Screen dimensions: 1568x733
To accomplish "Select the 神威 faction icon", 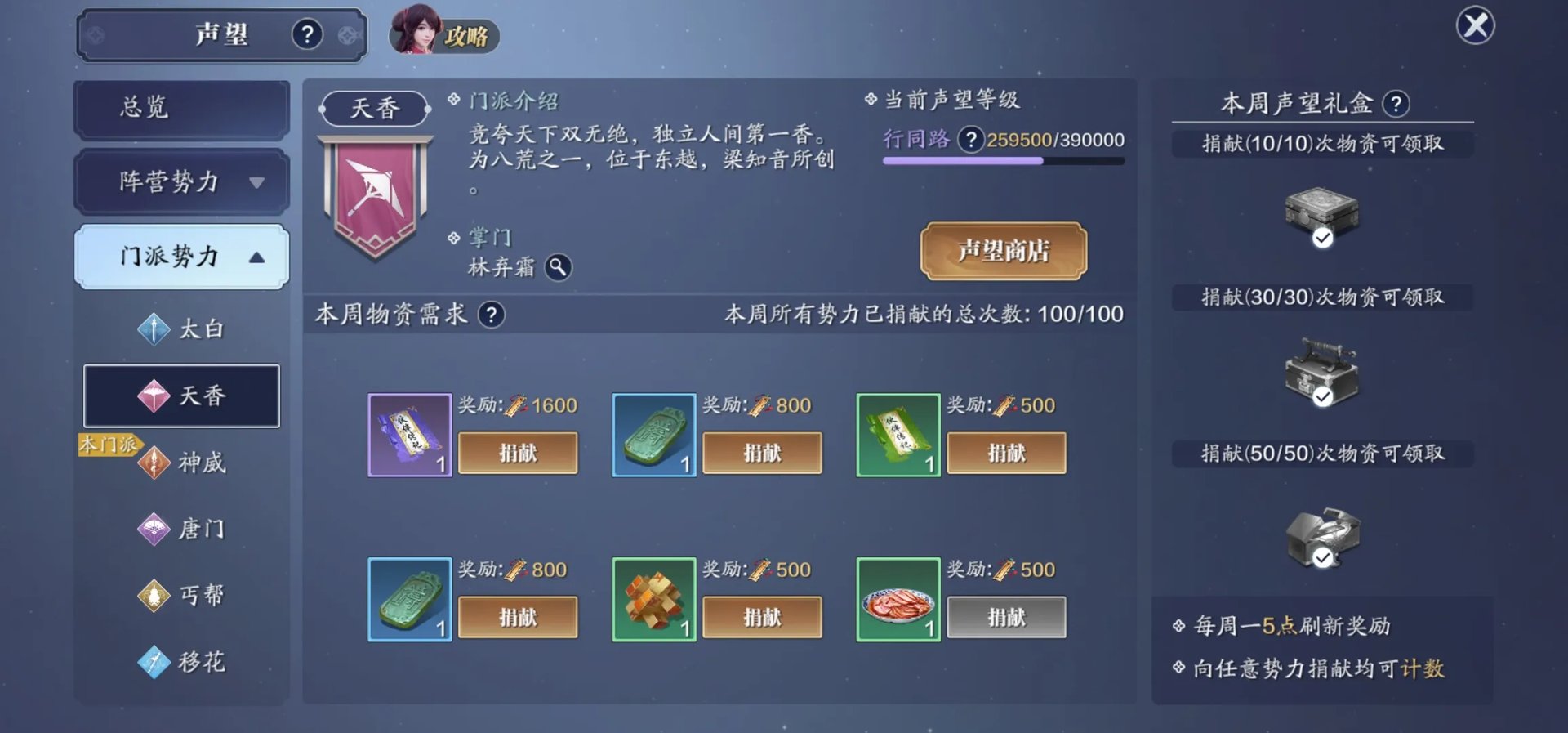I will (x=154, y=462).
